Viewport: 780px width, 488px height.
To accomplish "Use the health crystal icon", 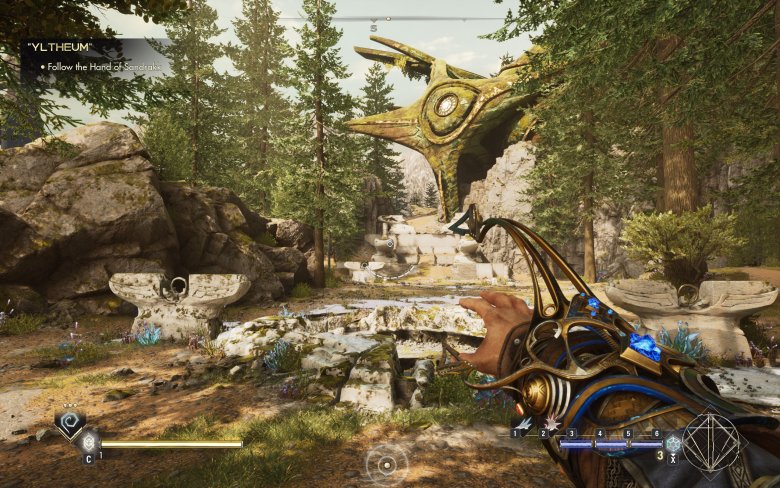I will tap(89, 442).
